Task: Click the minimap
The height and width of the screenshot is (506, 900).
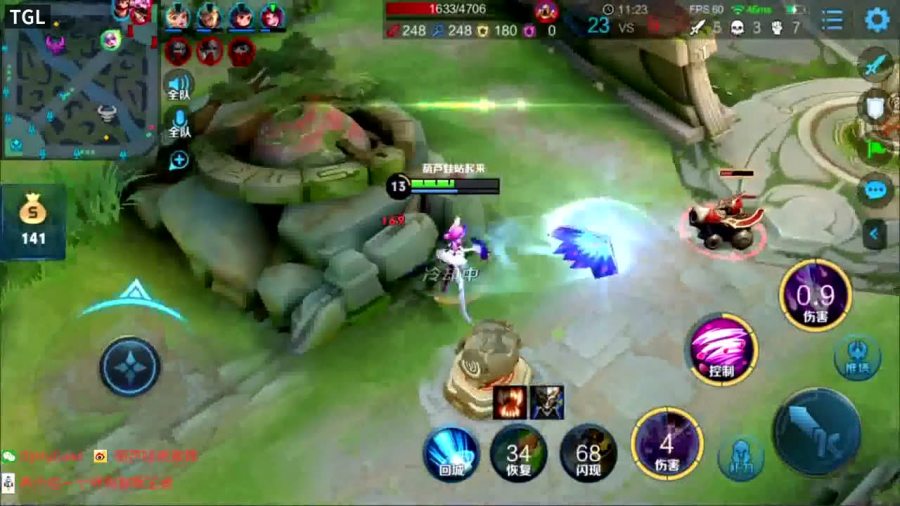Action: click(80, 80)
